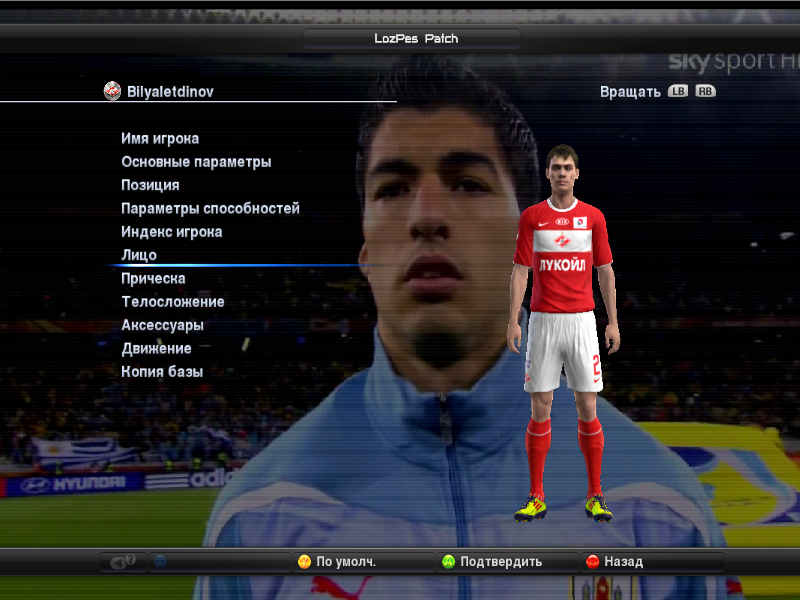
Task: Choose the Позиция menu option
Action: pos(150,185)
